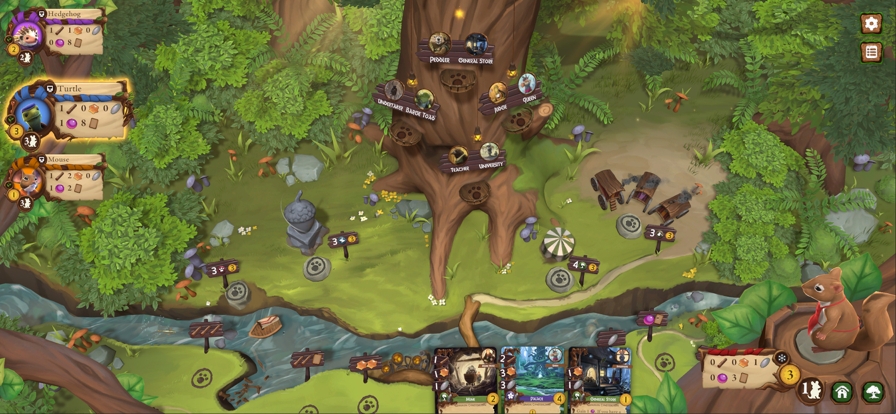Select the squirrel worker count icon
Viewport: 896px width, 414px height.
coord(811,390)
